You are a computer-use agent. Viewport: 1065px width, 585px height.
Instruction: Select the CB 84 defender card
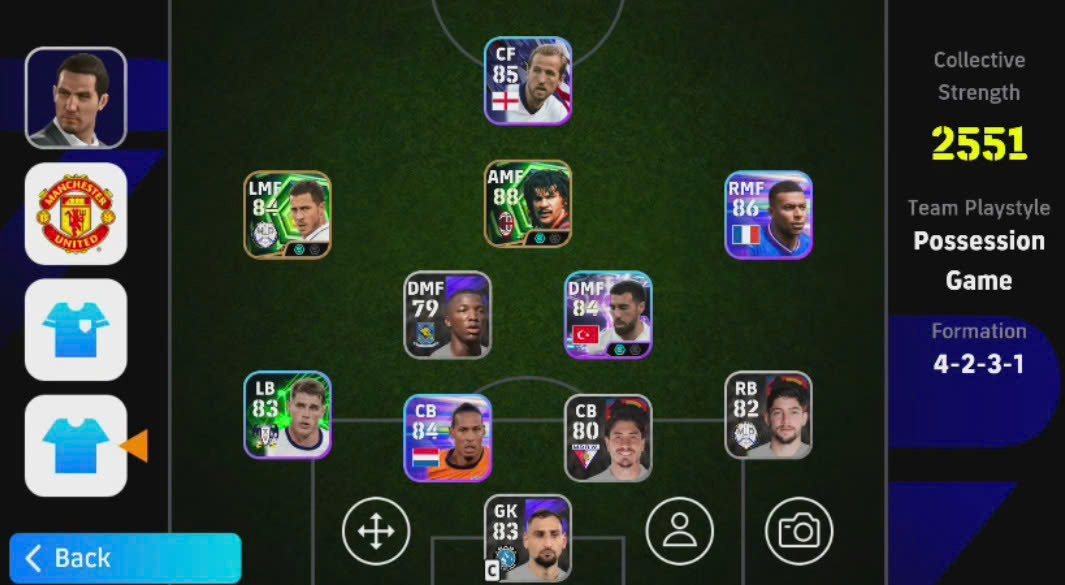[x=448, y=438]
